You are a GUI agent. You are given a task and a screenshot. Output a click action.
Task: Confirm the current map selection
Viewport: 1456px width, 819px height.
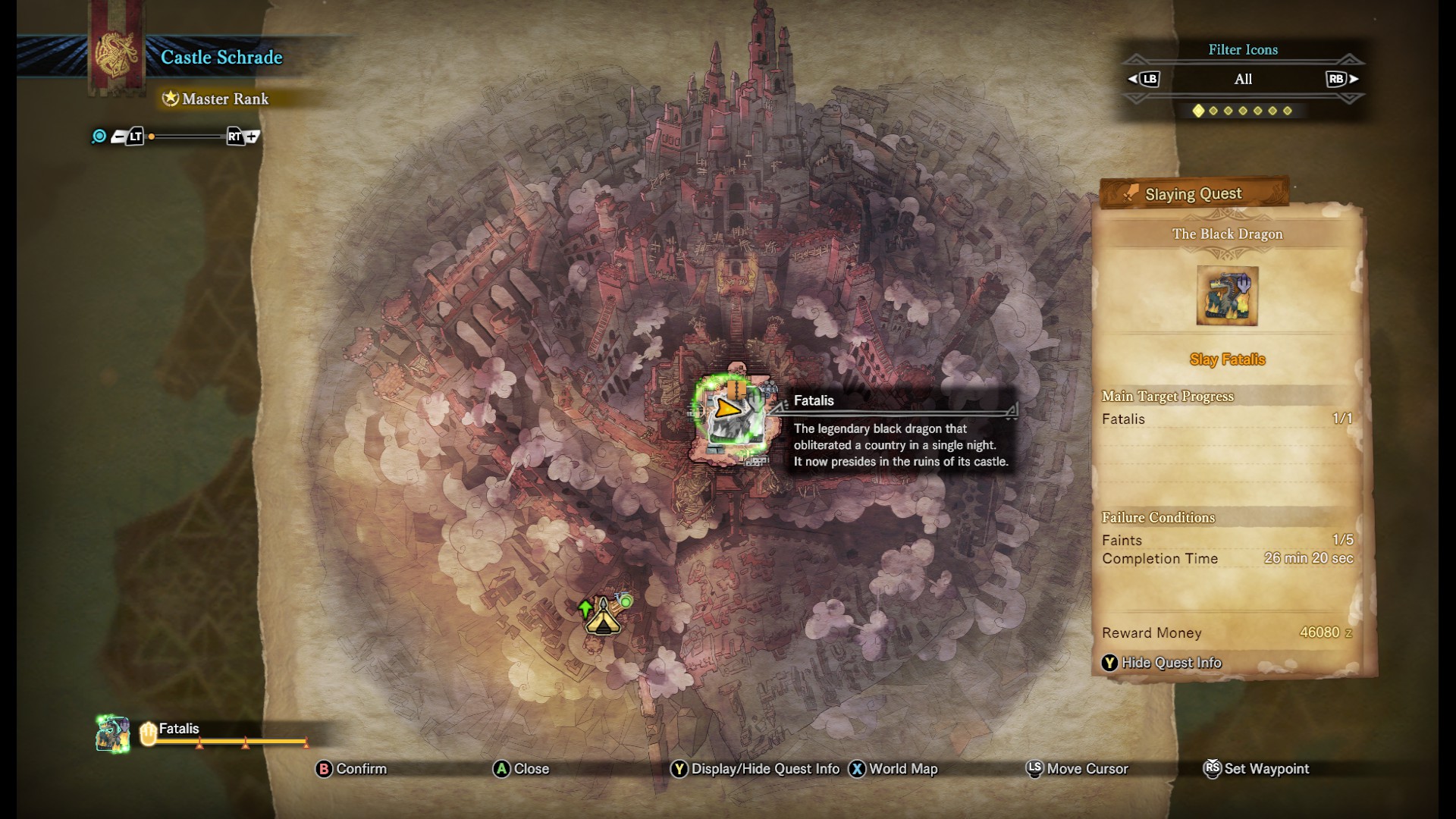351,769
